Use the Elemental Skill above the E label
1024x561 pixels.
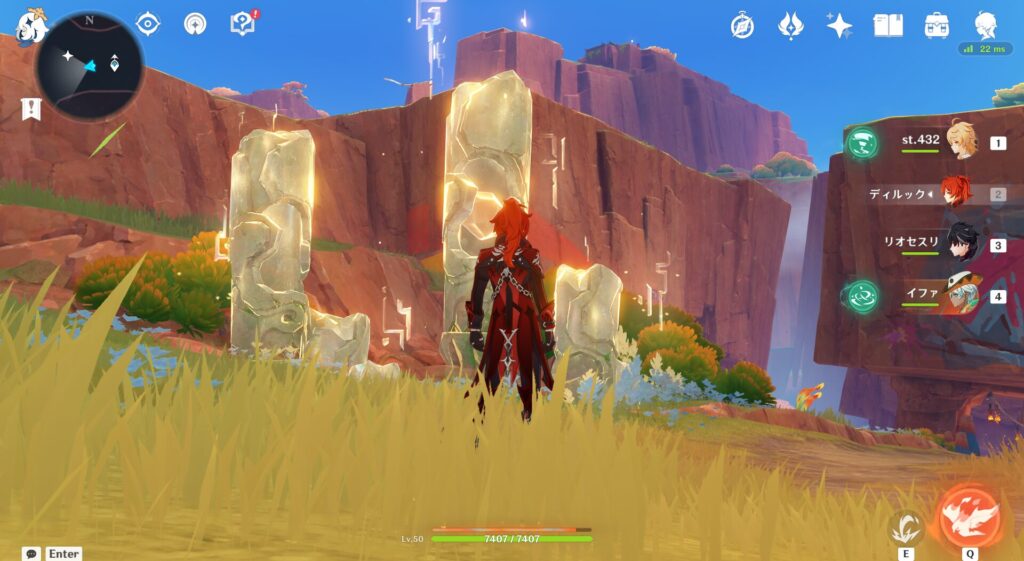[906, 527]
